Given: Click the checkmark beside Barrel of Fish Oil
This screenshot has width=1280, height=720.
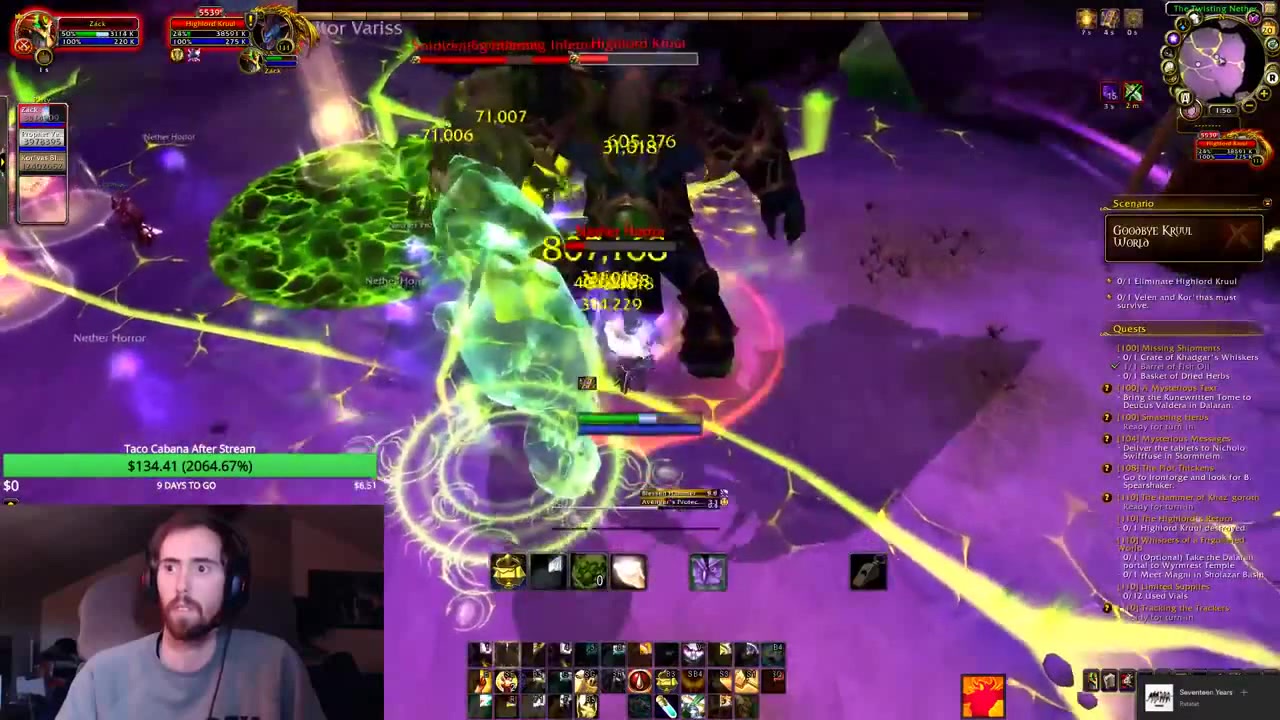Looking at the screenshot, I should point(1112,364).
